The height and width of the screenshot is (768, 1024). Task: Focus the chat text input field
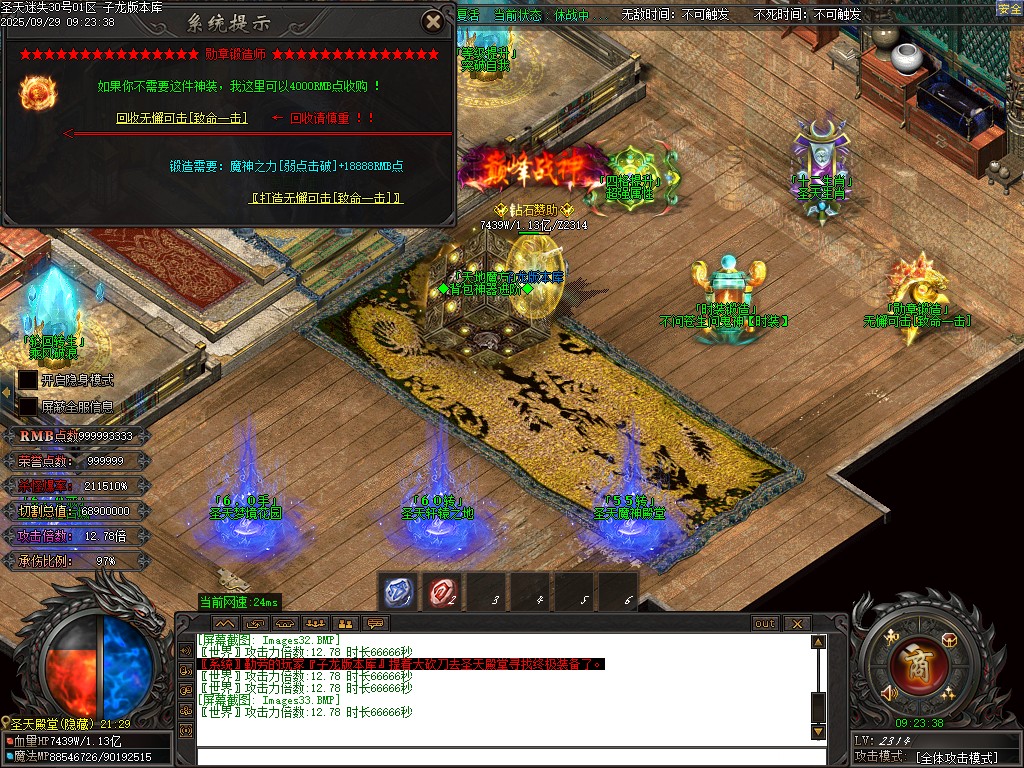click(500, 755)
